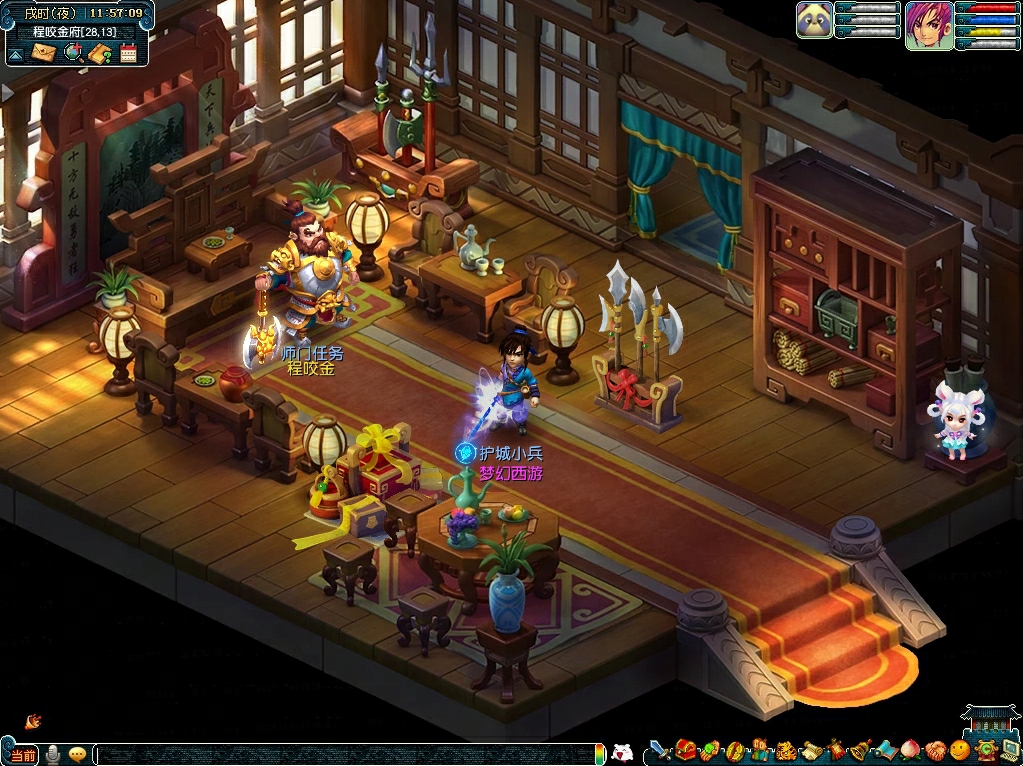Open the paper scroll quest icon
The height and width of the screenshot is (766, 1023).
[x=812, y=750]
